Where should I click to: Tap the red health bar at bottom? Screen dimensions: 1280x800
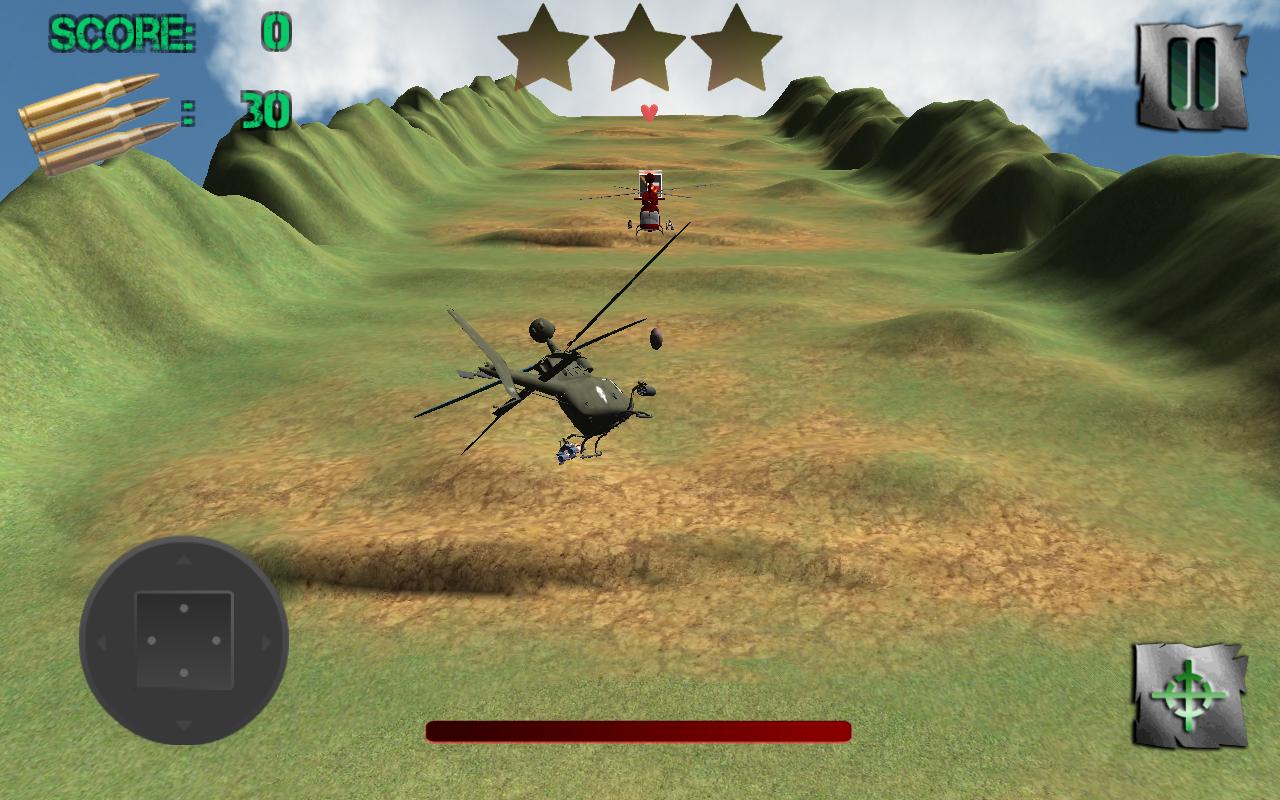pyautogui.click(x=637, y=731)
